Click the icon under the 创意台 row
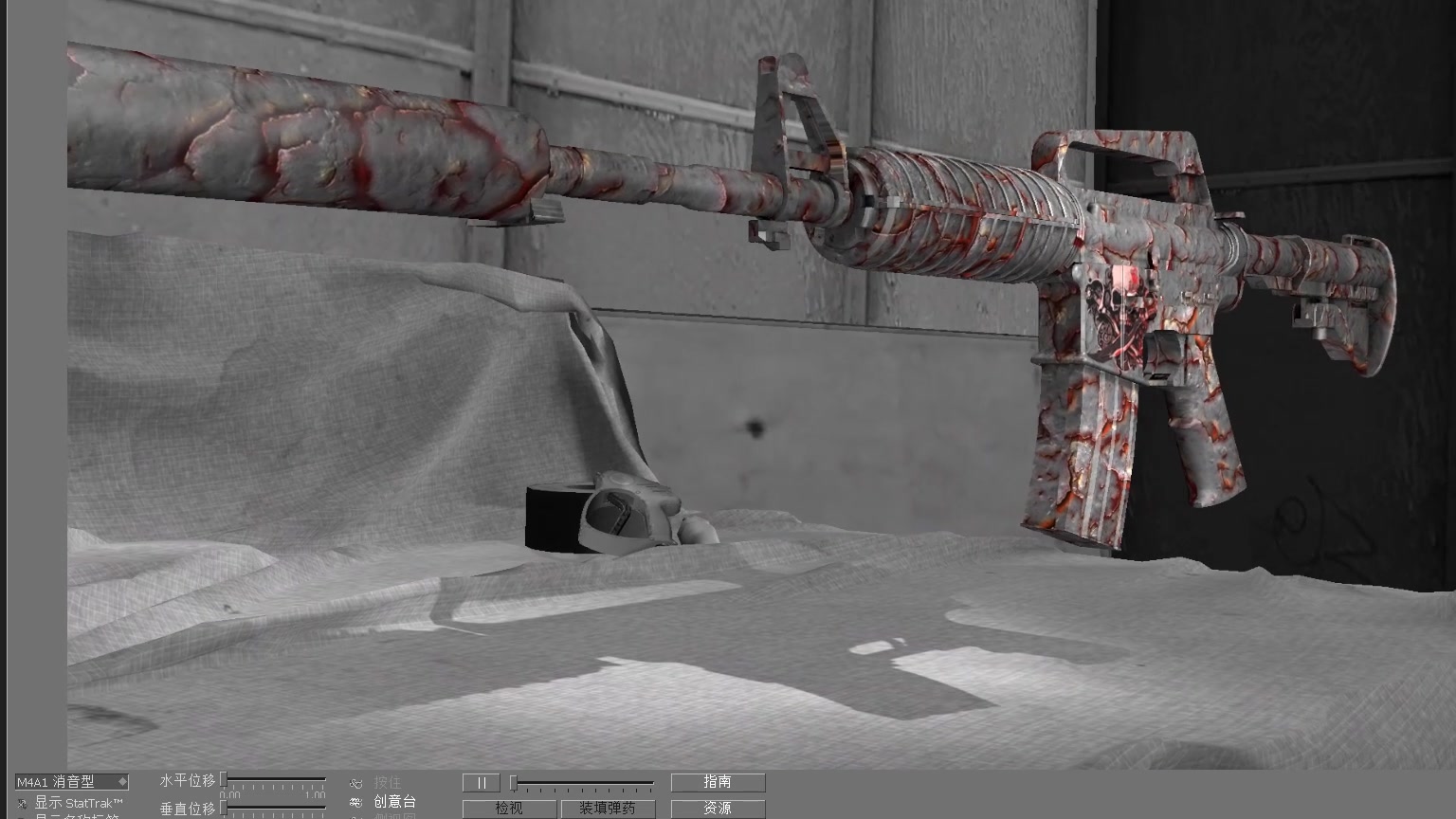Viewport: 1456px width, 819px height. pos(355,817)
